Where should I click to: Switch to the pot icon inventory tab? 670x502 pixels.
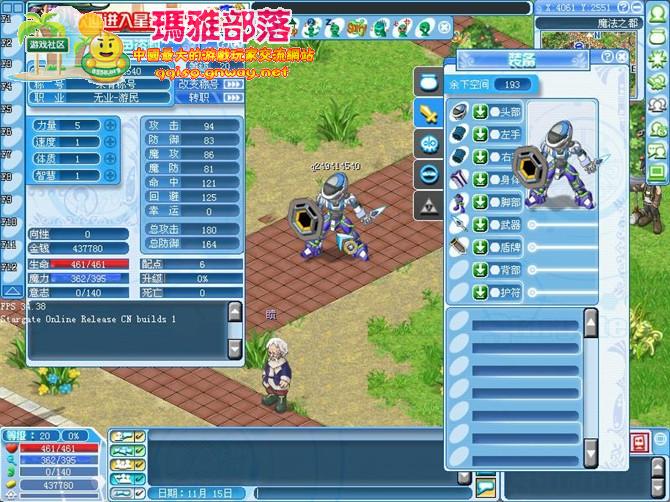(427, 83)
